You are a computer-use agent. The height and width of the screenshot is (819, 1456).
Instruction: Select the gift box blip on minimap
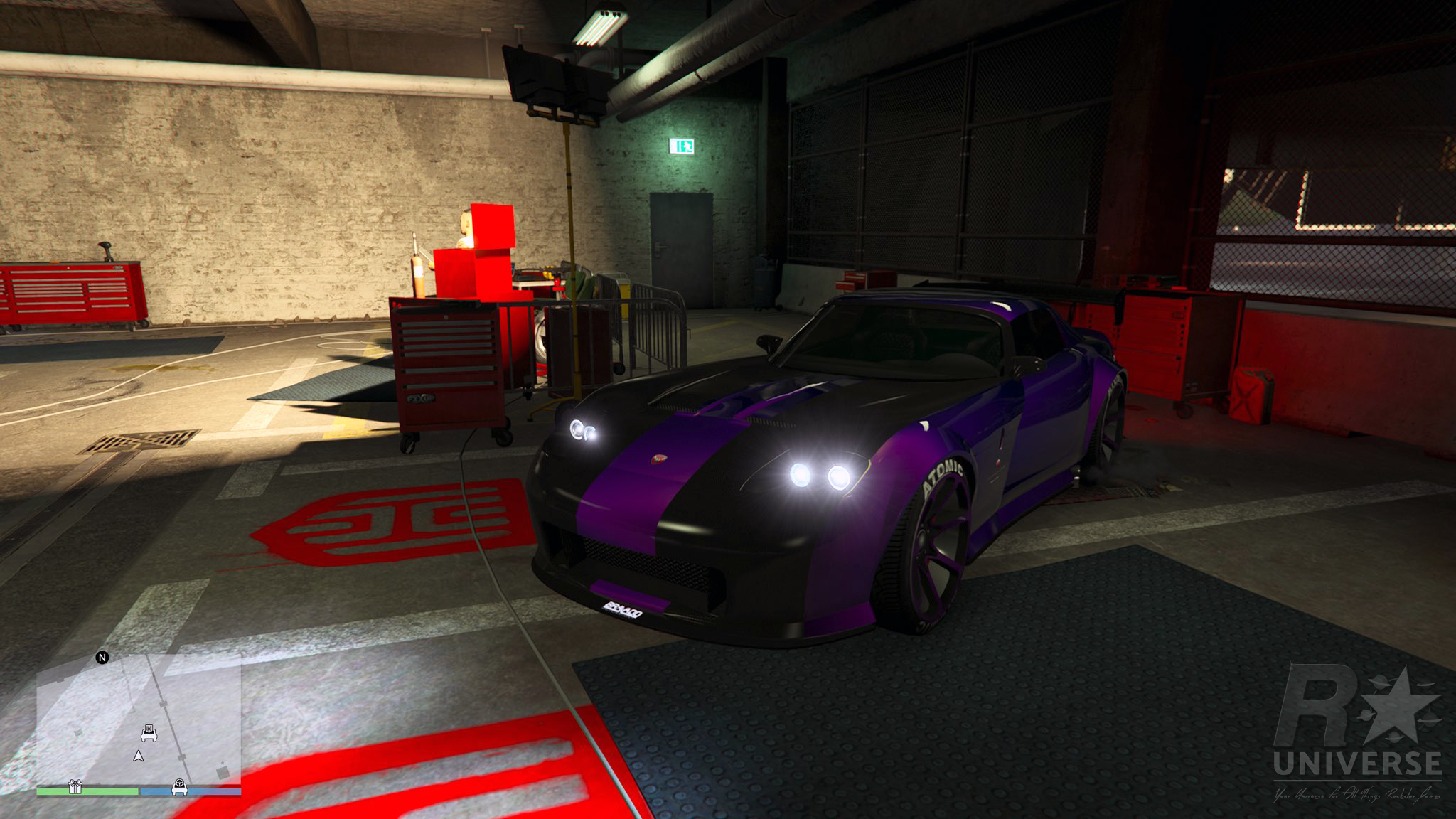75,786
